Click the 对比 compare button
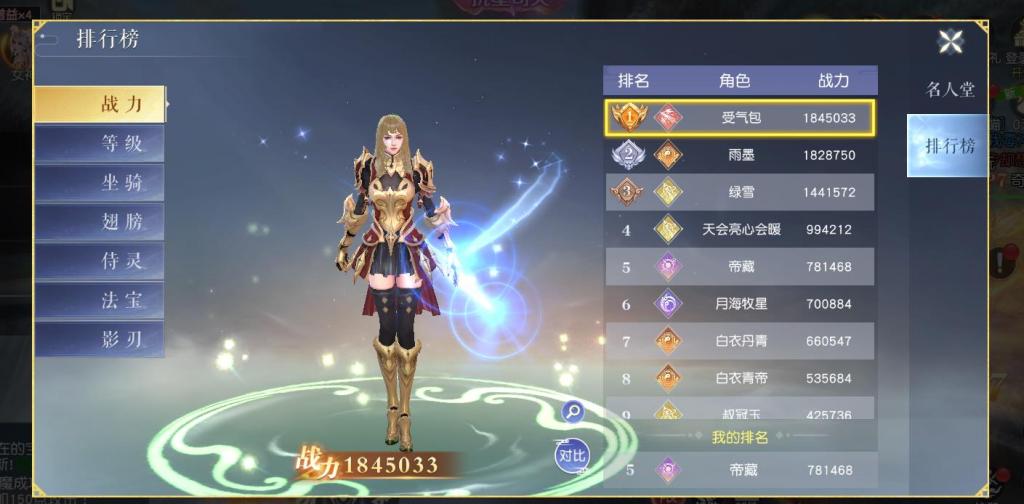The image size is (1024, 504). (572, 455)
